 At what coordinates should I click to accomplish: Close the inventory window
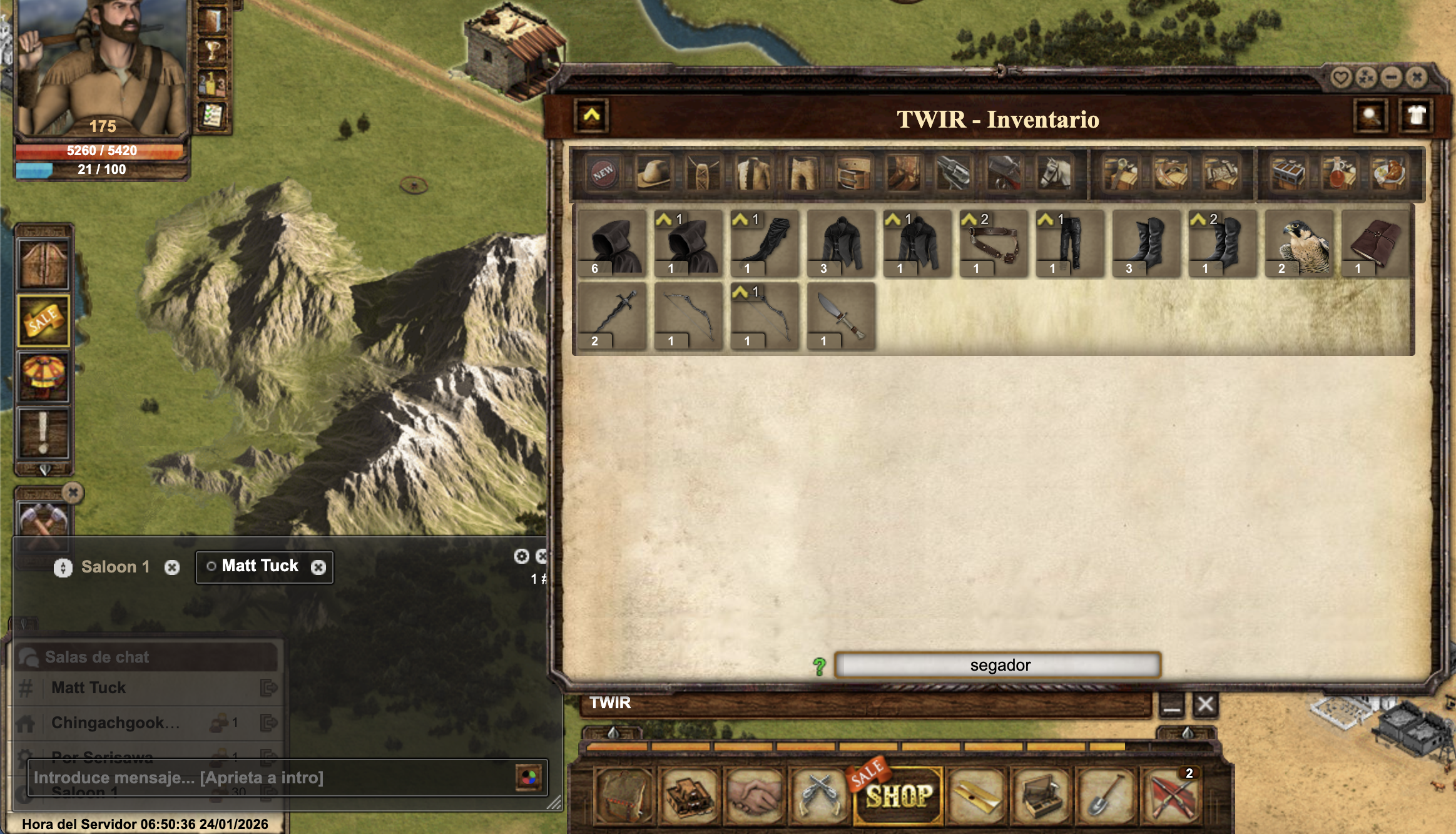1417,78
